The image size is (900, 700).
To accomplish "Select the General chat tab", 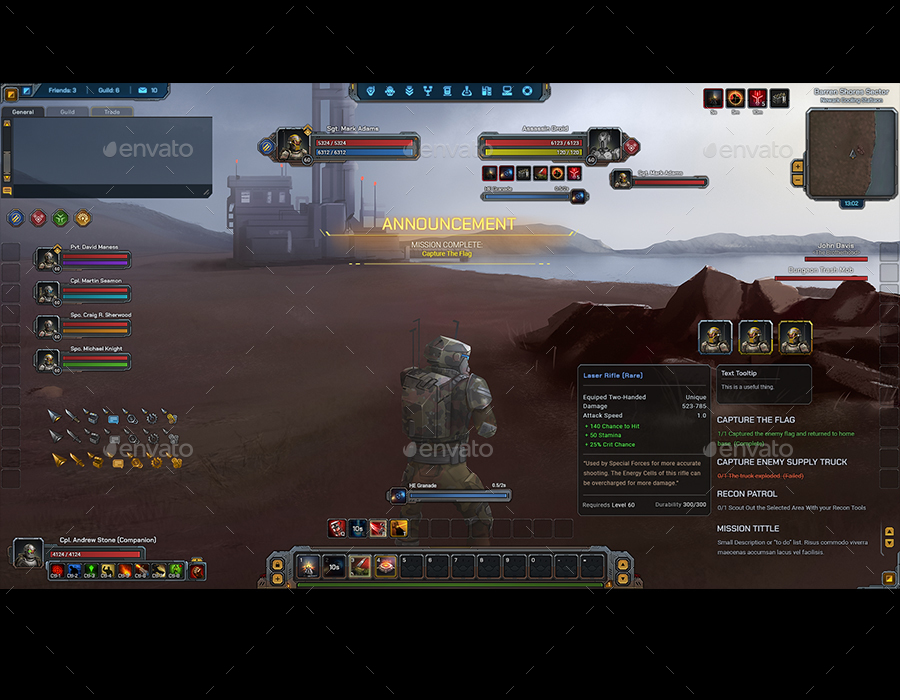I will [x=23, y=112].
